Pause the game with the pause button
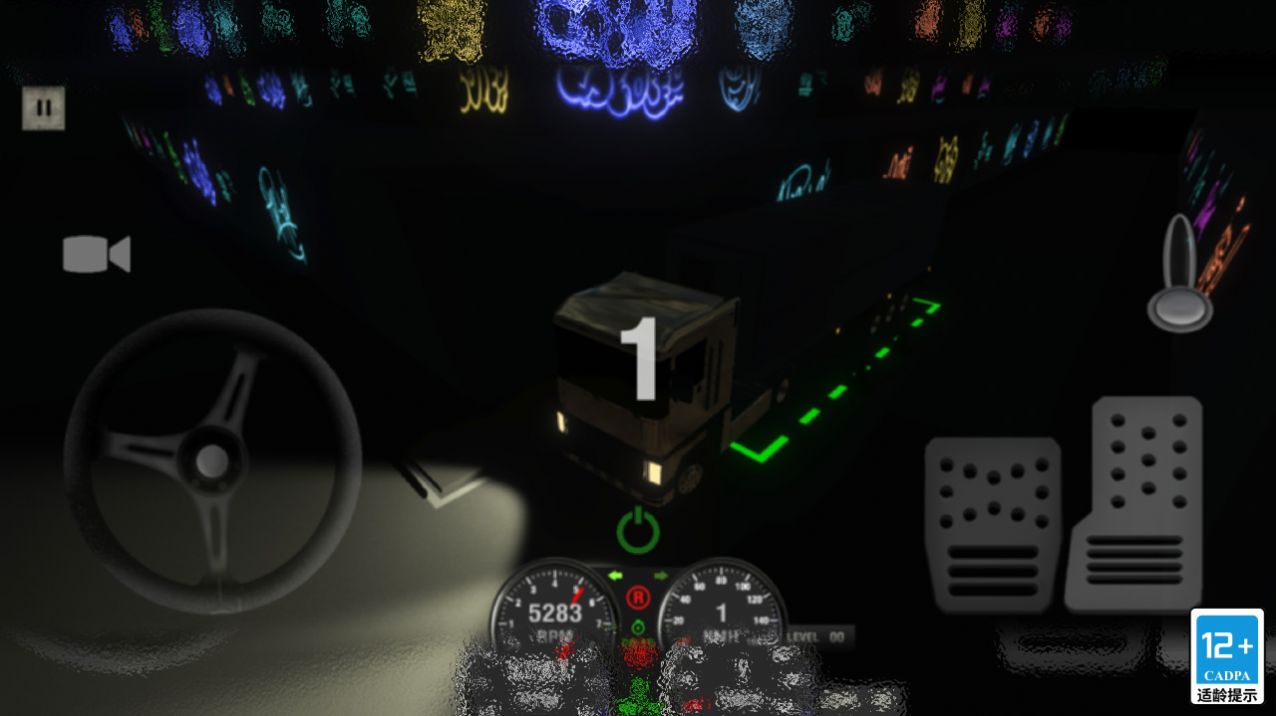Image resolution: width=1276 pixels, height=716 pixels. point(43,108)
